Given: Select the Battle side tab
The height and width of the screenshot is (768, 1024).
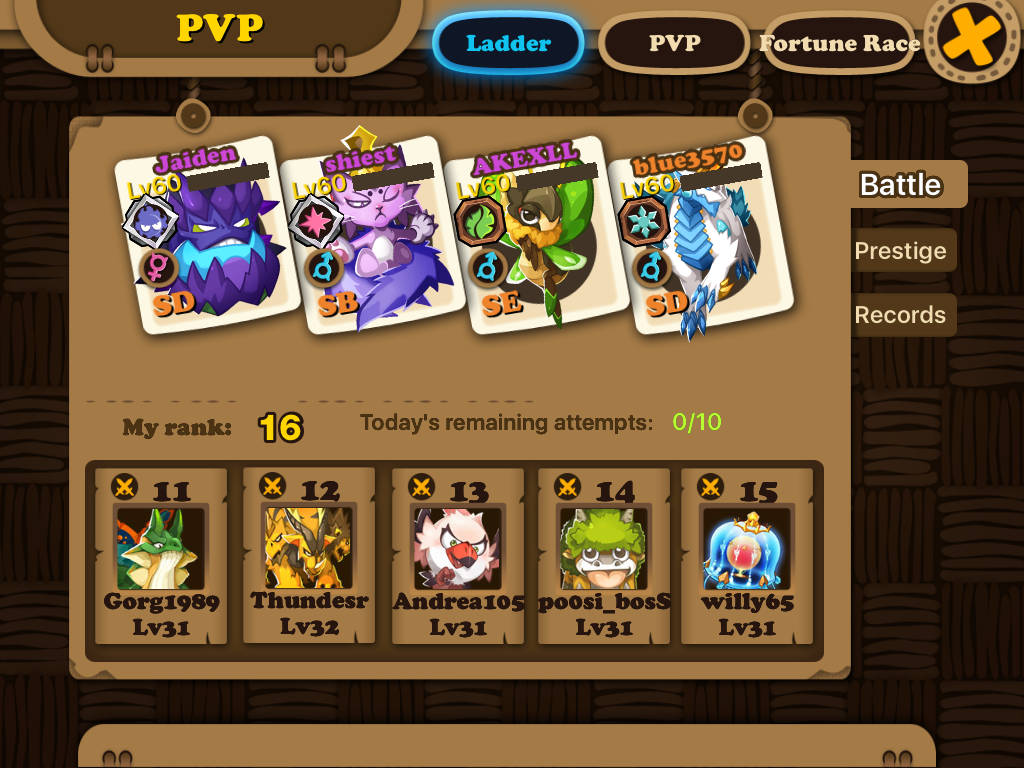Looking at the screenshot, I should [902, 185].
